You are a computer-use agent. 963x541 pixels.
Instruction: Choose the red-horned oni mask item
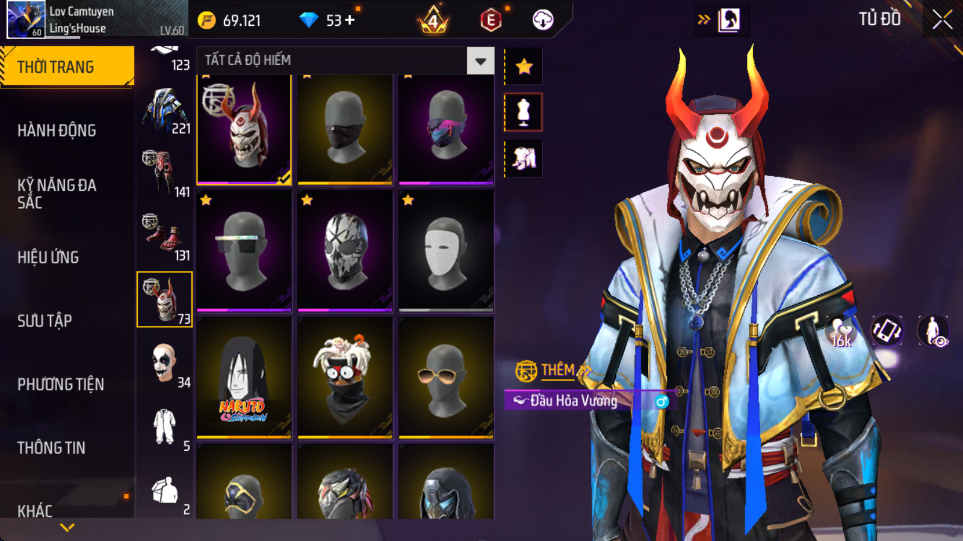tap(244, 130)
